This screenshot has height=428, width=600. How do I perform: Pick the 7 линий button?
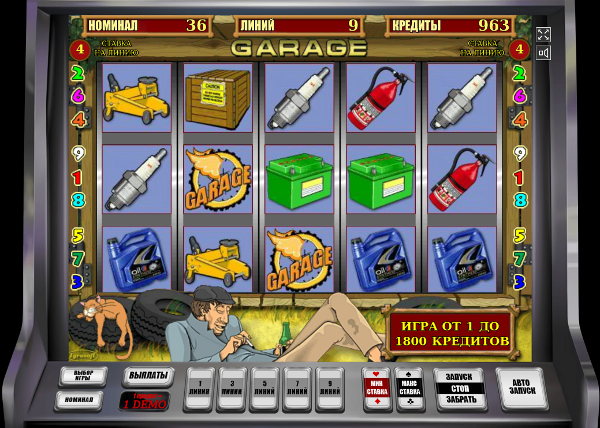pos(297,386)
